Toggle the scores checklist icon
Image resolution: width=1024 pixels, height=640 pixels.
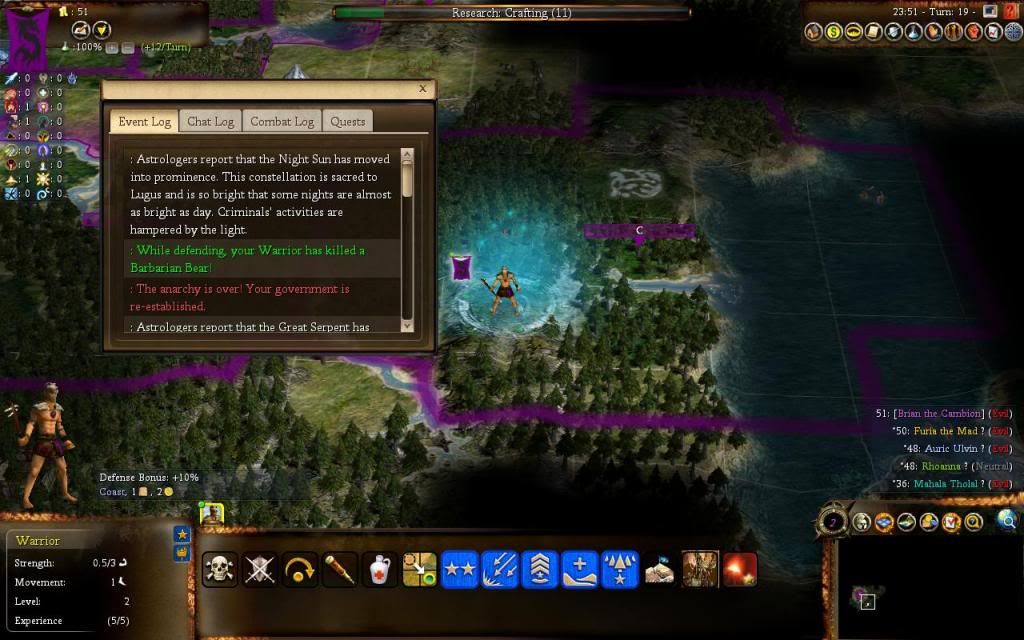950,521
